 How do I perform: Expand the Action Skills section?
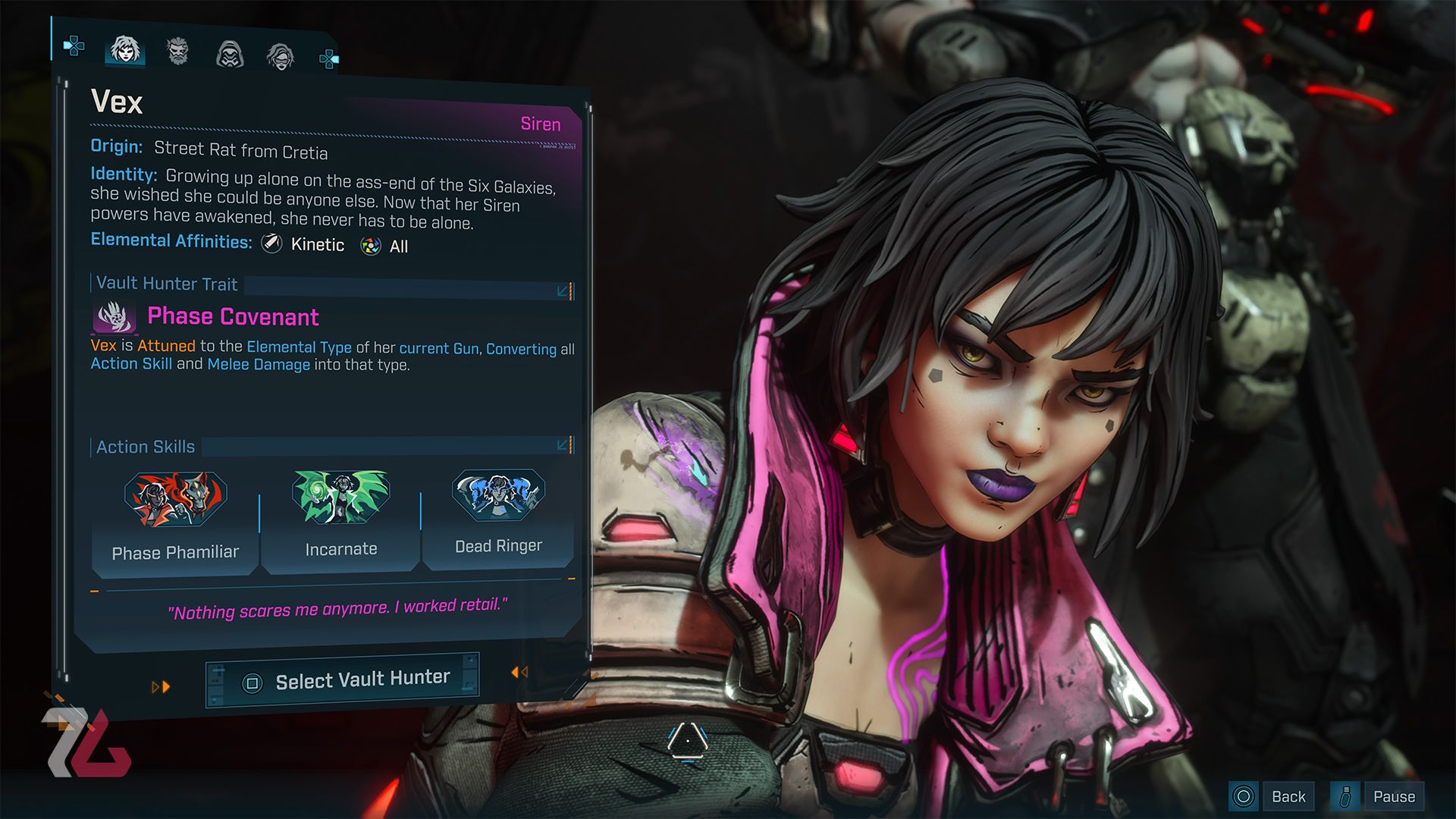pyautogui.click(x=563, y=444)
